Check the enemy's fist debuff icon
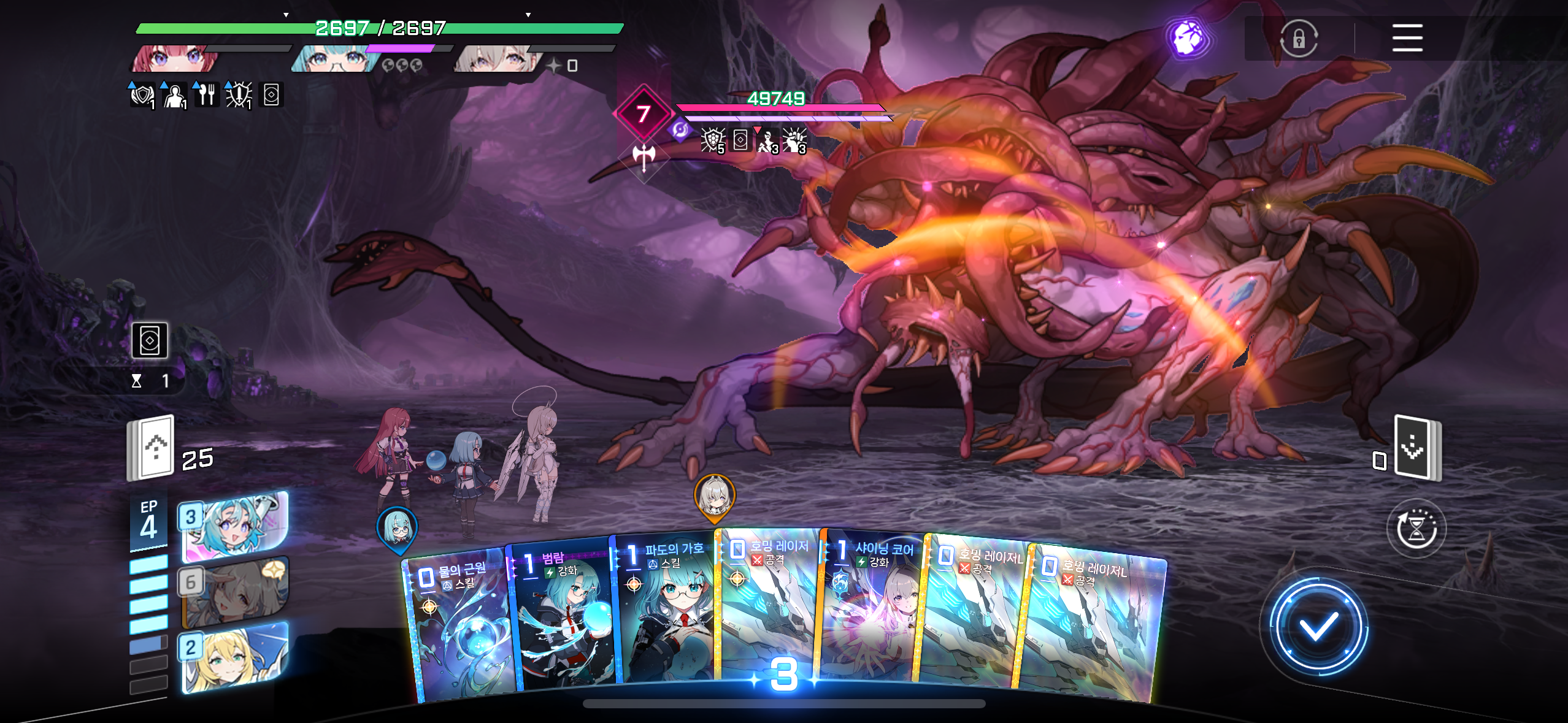 point(794,140)
